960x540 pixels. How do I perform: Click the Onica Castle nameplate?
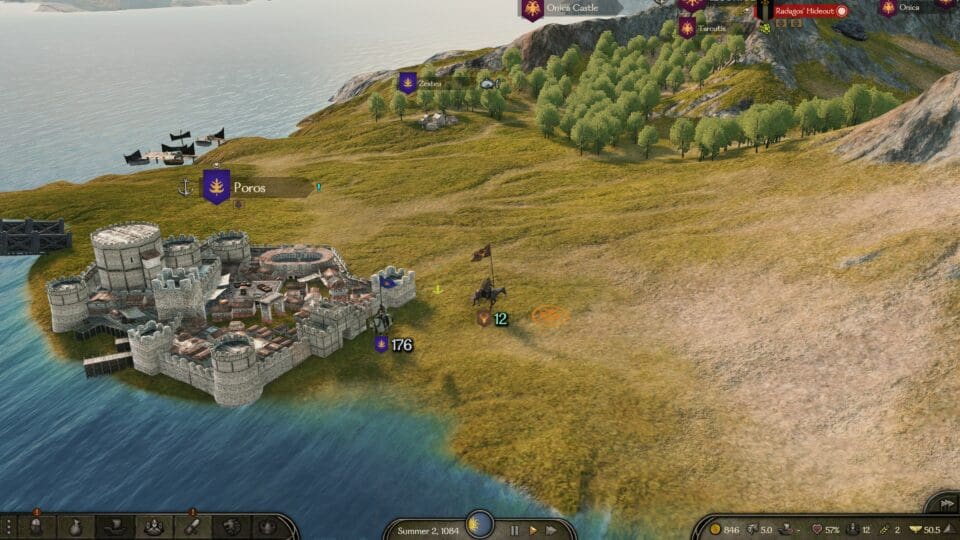[572, 9]
